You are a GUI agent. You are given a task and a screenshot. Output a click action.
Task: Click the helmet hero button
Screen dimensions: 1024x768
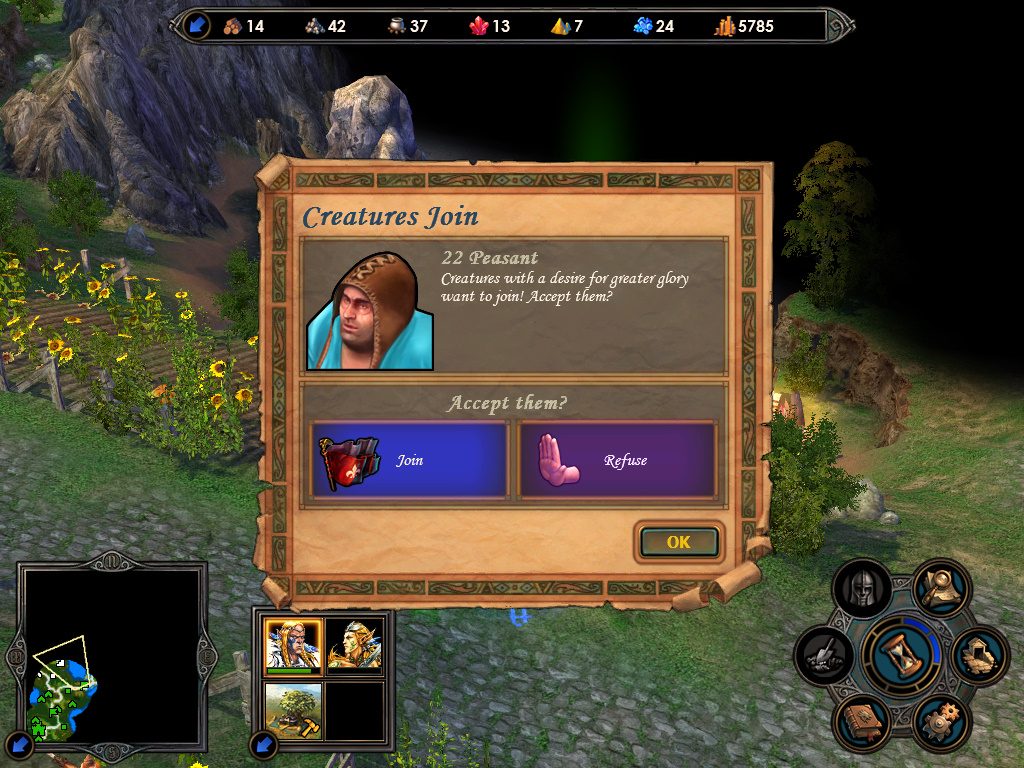point(862,590)
